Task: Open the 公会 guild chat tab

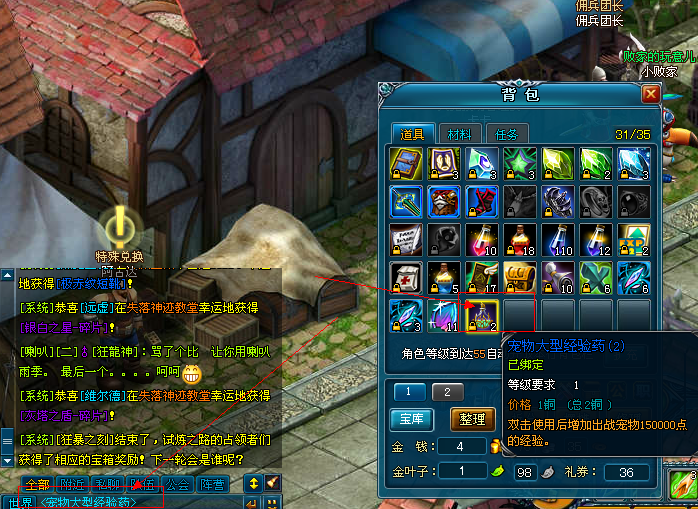Action: [x=178, y=484]
